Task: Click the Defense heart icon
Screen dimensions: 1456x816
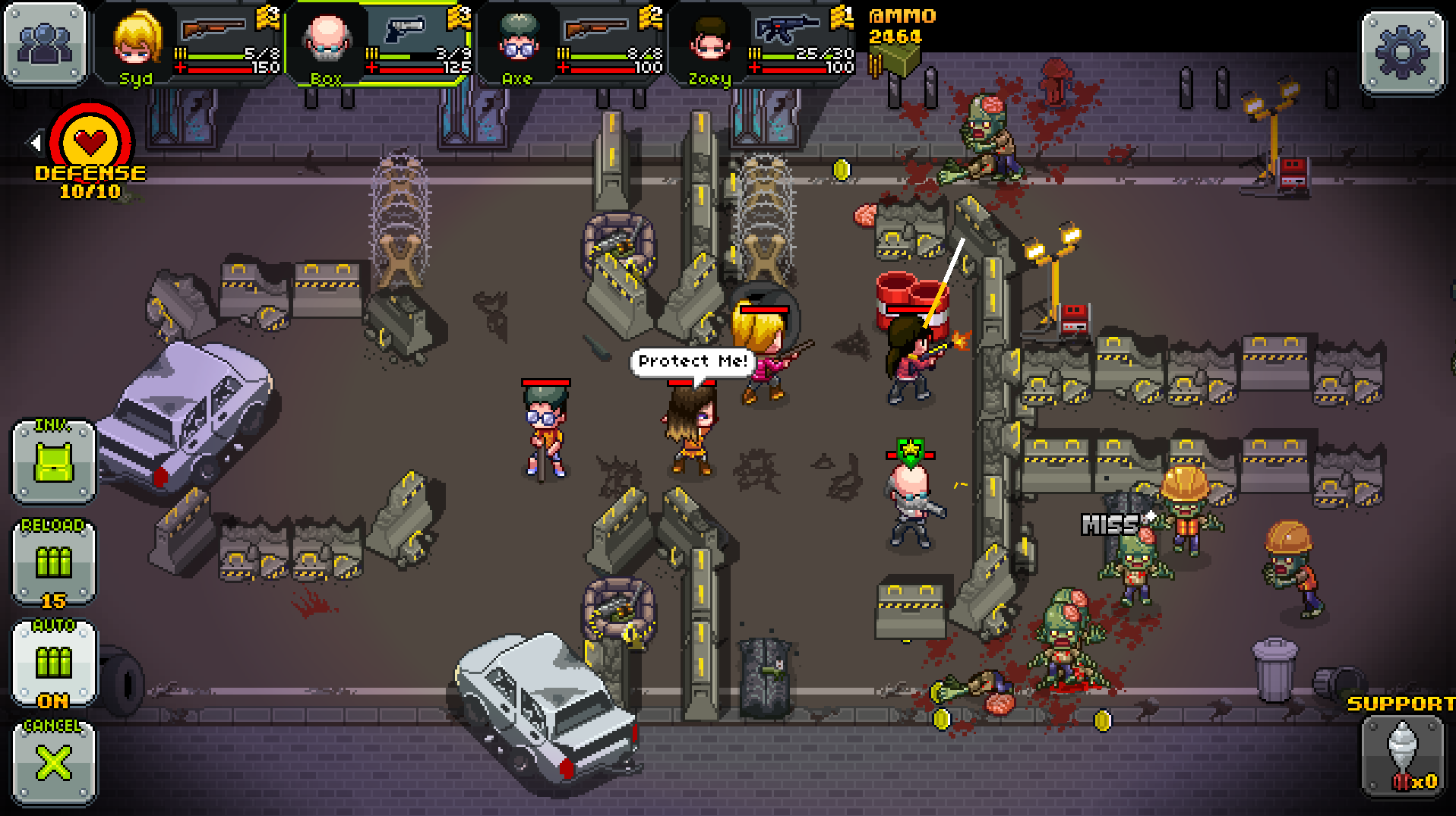Action: (90, 141)
